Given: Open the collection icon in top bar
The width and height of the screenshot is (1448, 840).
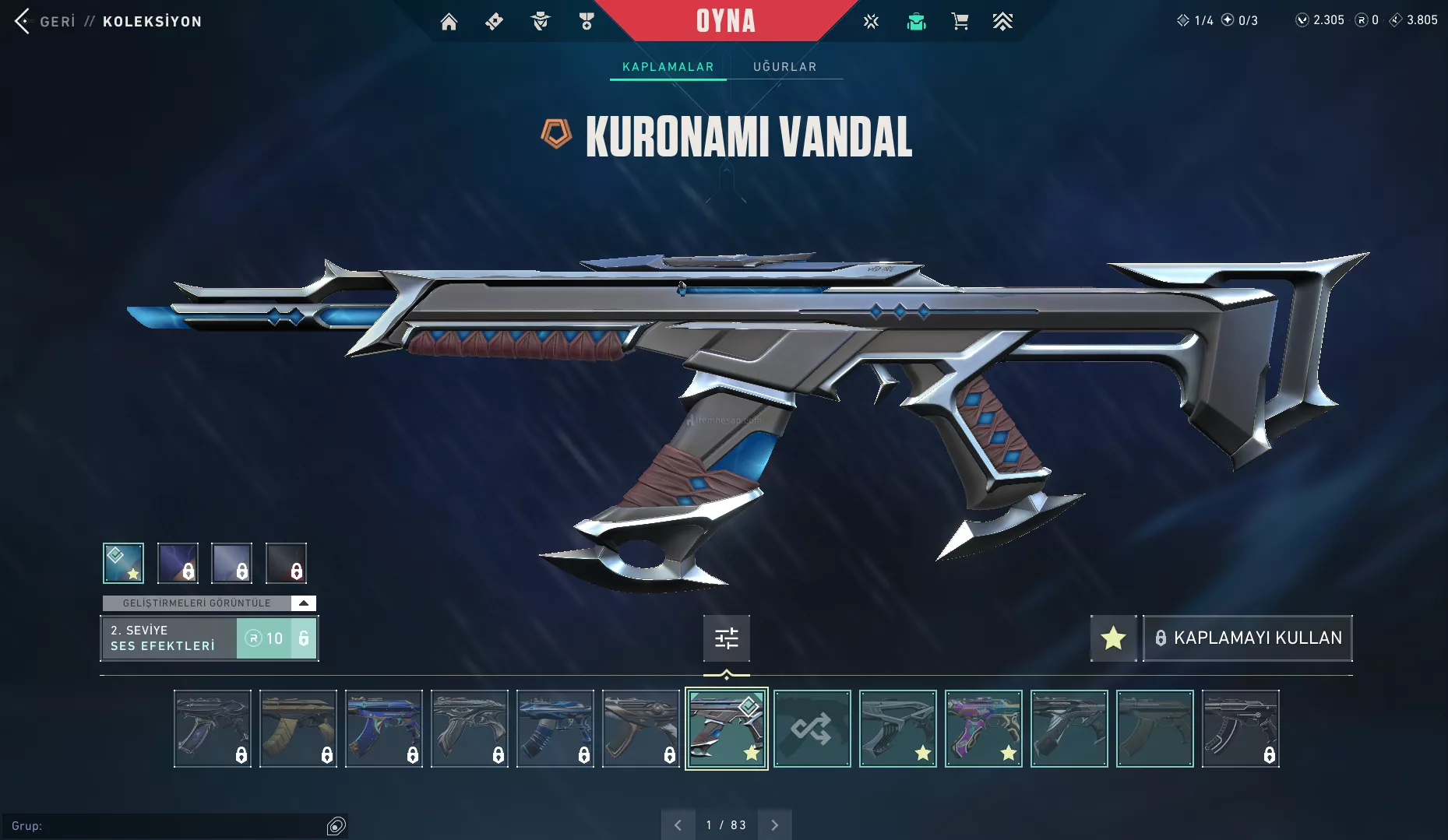Looking at the screenshot, I should point(916,22).
